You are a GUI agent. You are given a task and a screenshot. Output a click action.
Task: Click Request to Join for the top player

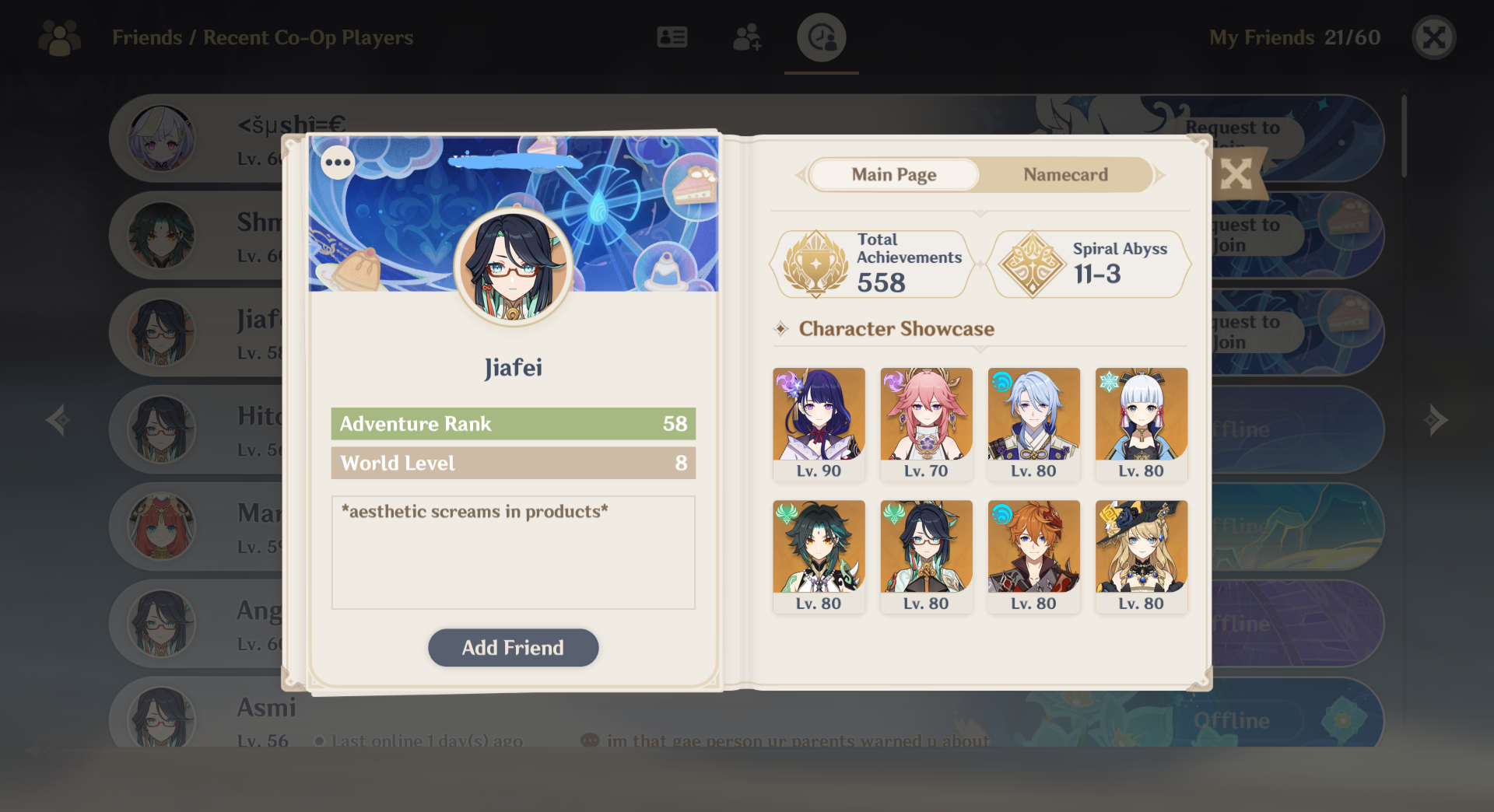click(x=1232, y=138)
